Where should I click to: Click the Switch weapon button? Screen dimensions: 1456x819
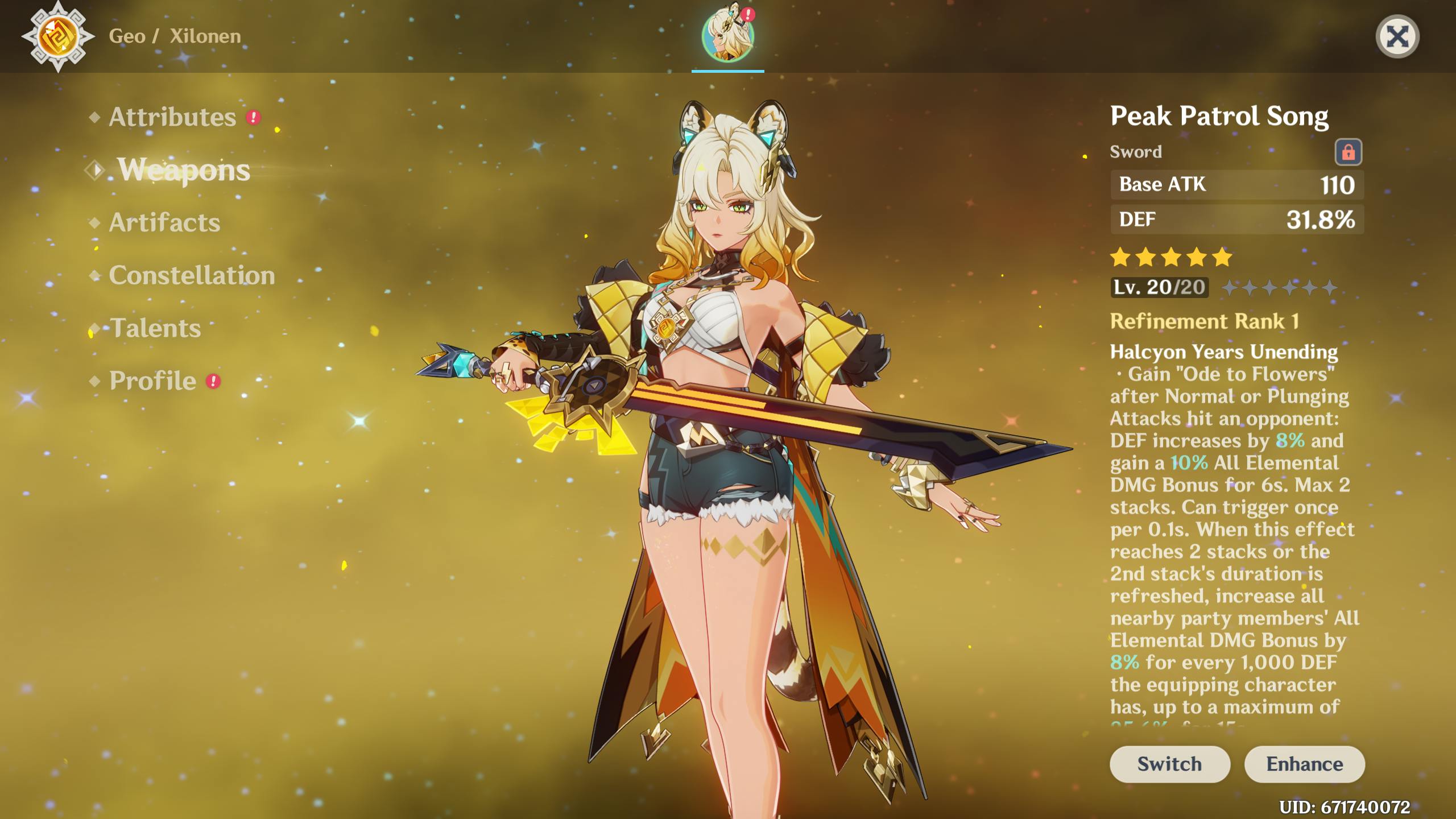1169,764
